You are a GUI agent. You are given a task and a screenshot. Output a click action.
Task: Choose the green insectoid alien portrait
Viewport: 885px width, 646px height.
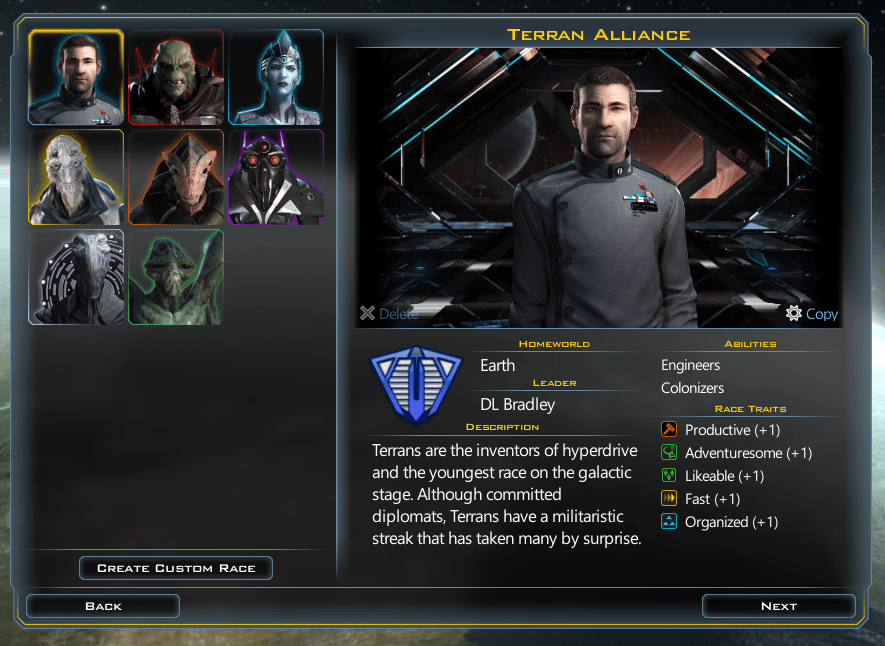176,277
